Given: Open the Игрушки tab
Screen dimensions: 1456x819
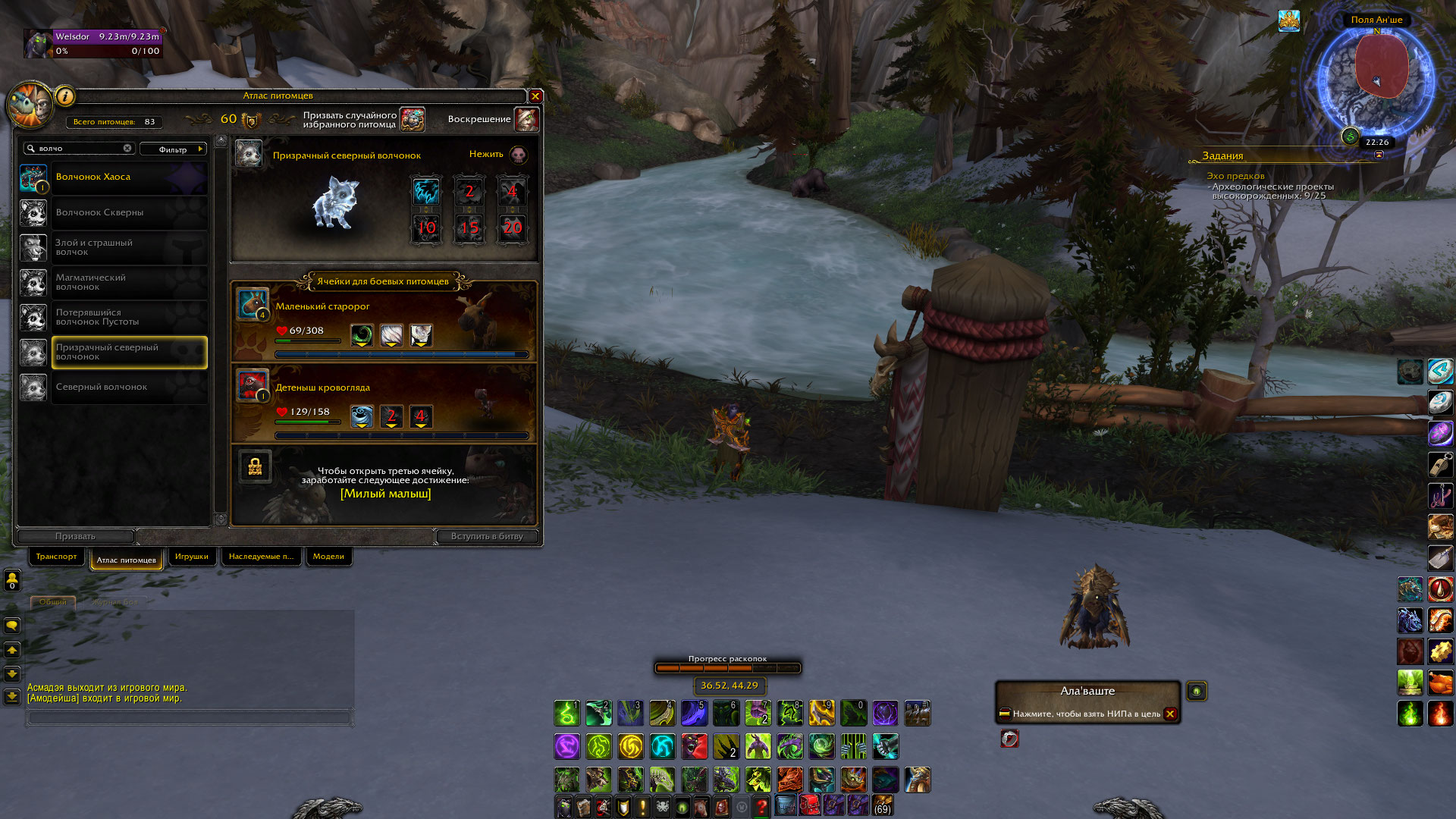Looking at the screenshot, I should pos(191,557).
